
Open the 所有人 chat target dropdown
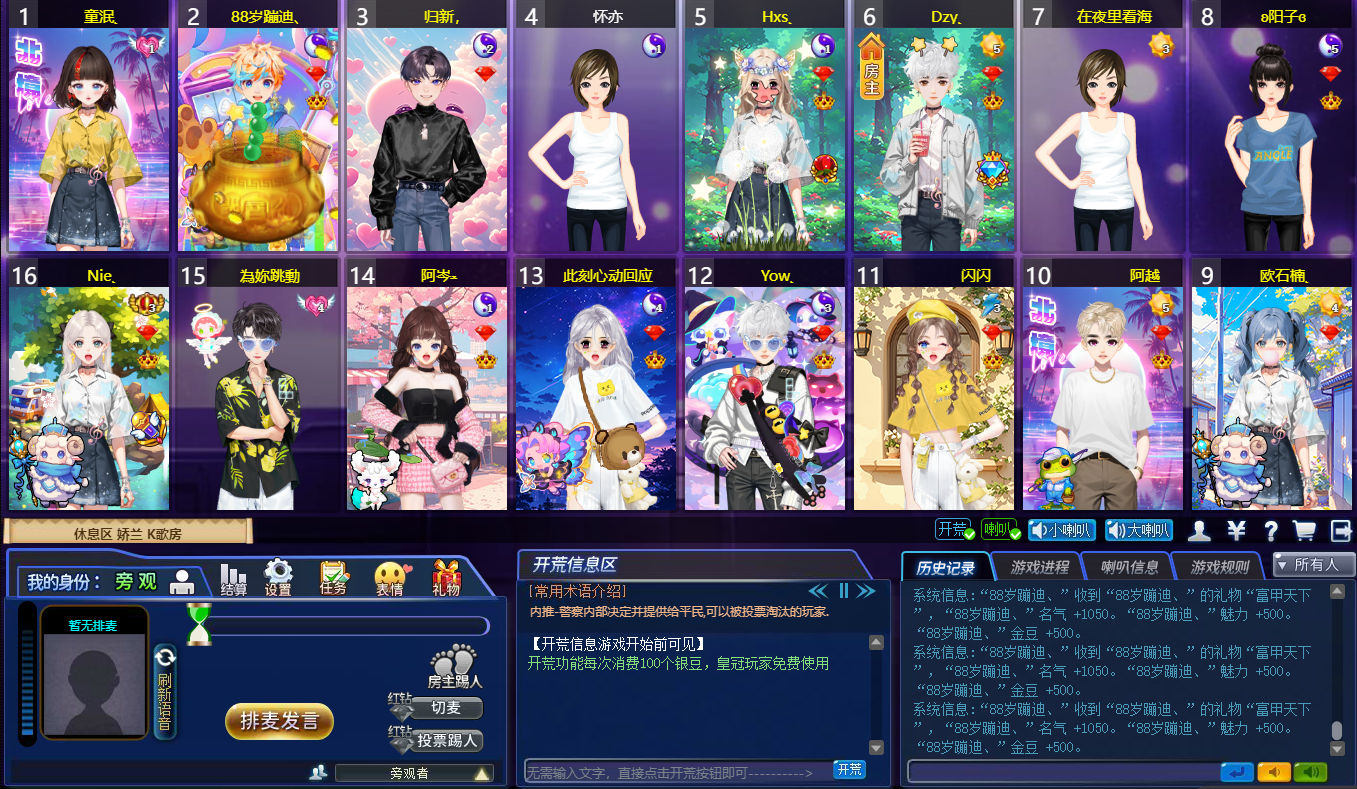(x=1314, y=565)
